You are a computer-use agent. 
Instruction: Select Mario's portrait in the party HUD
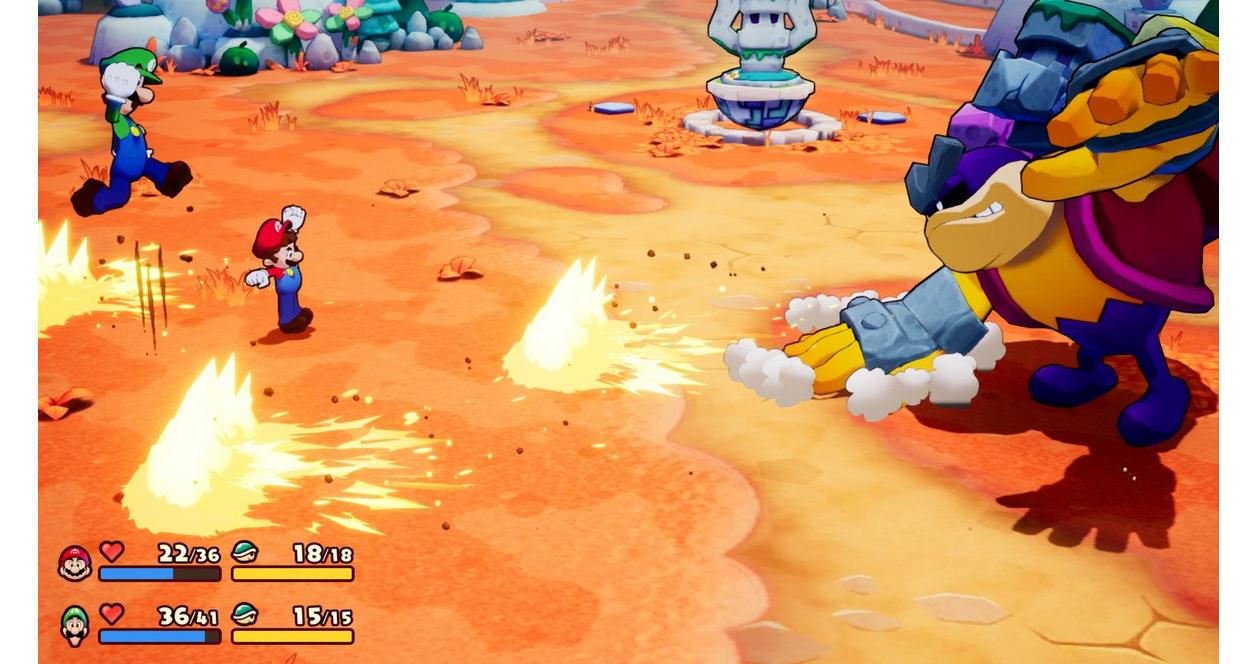pyautogui.click(x=75, y=563)
